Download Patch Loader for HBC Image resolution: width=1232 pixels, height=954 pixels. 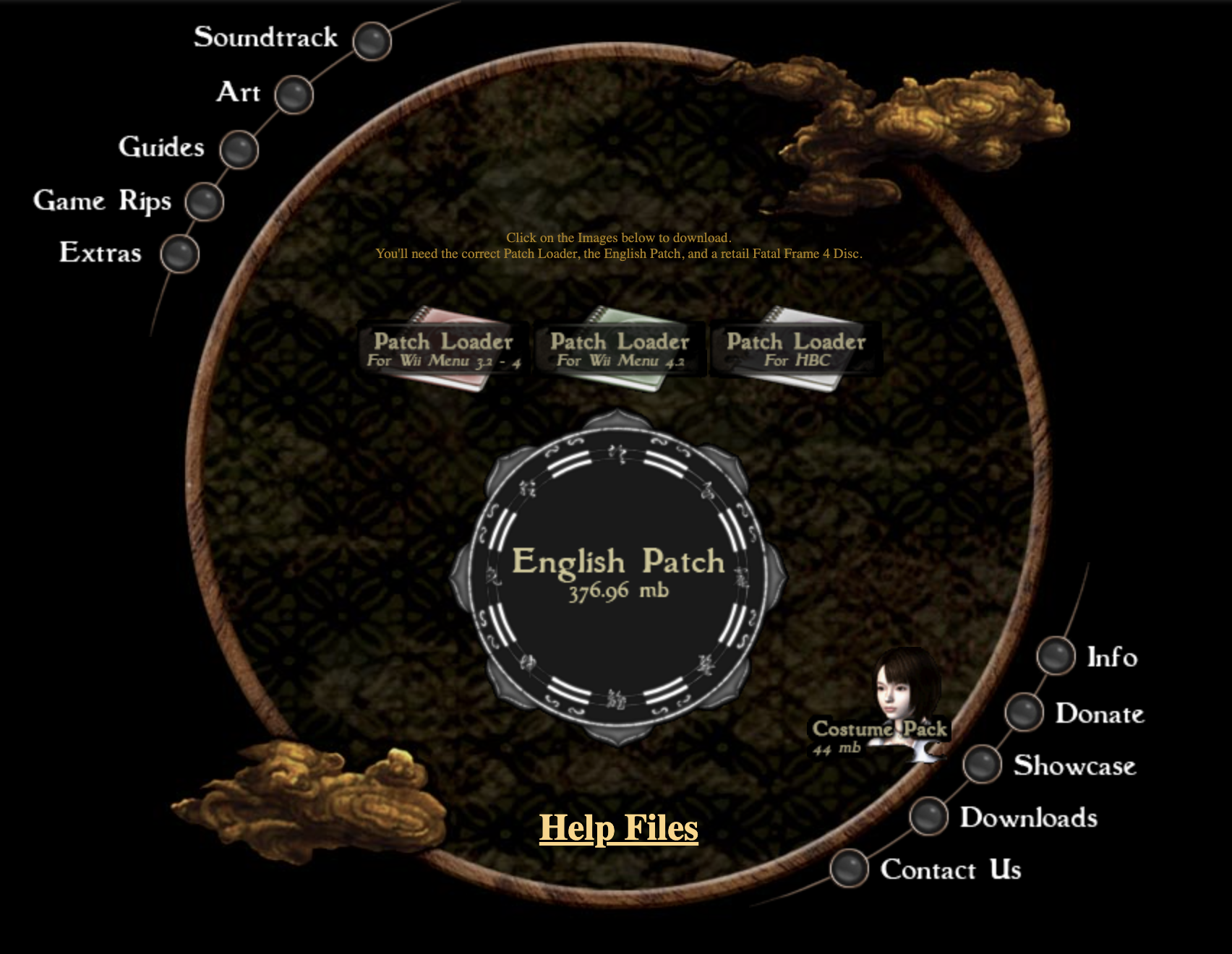point(796,349)
